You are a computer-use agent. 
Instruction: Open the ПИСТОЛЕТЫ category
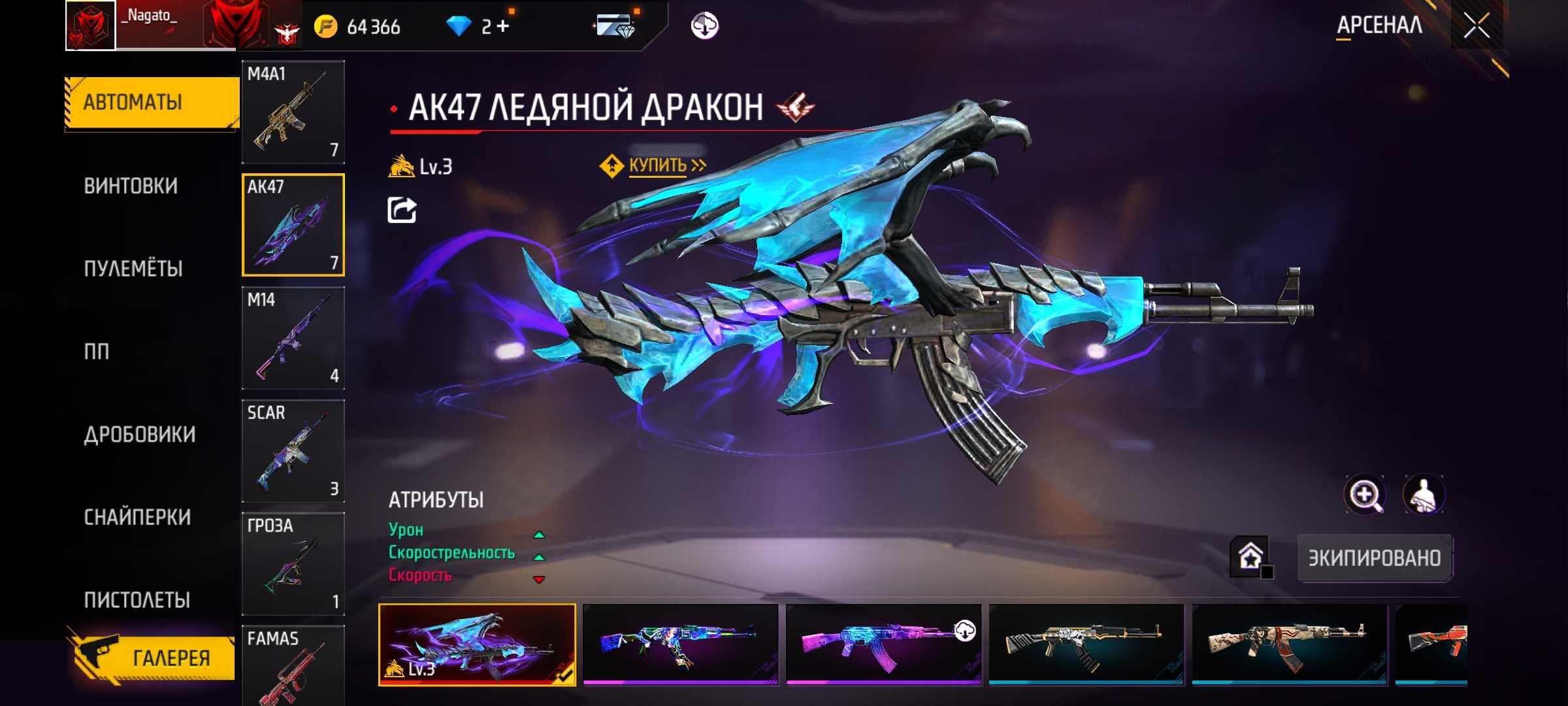pos(137,600)
